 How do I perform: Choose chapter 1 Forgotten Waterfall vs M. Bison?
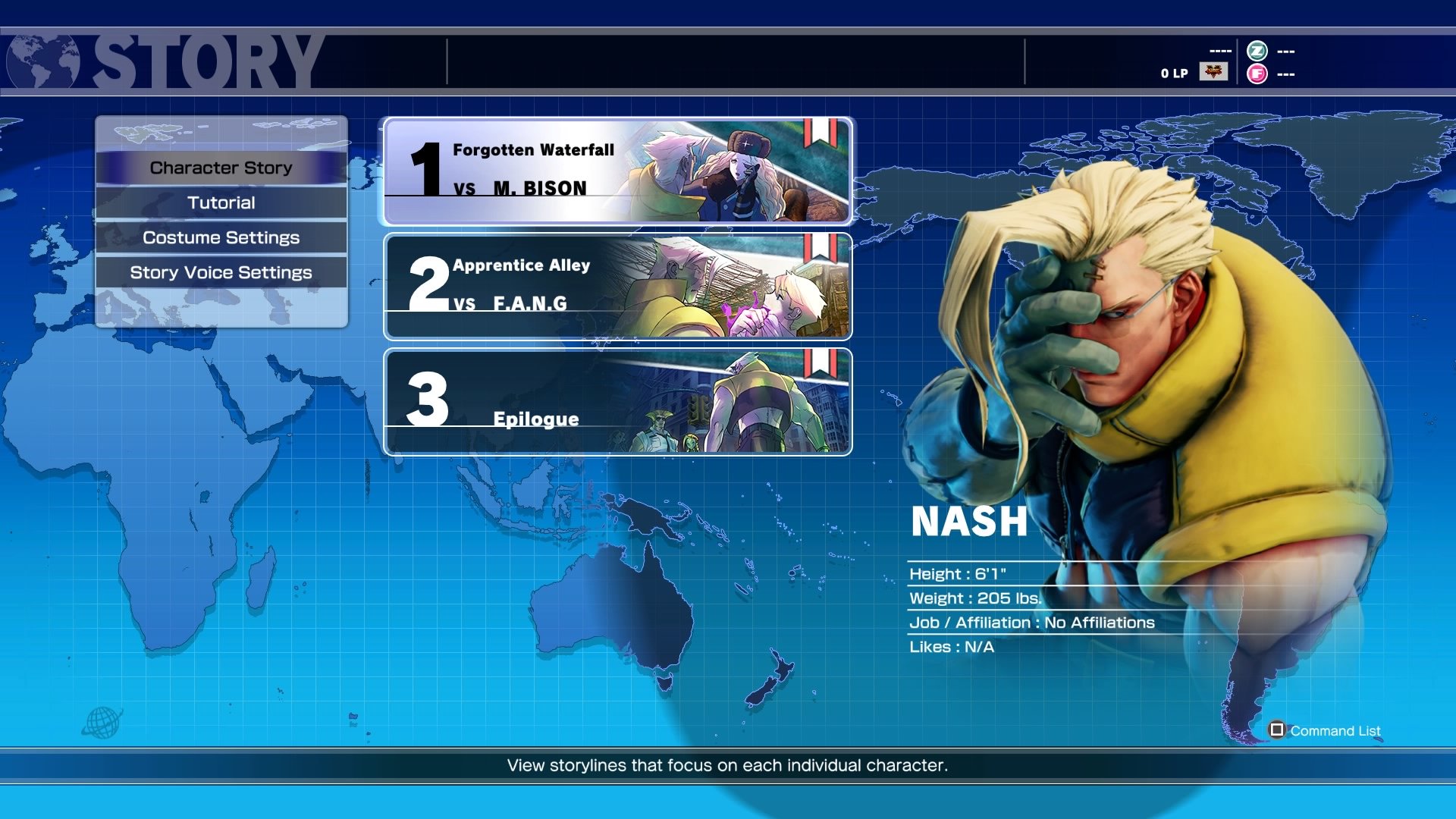(x=617, y=171)
